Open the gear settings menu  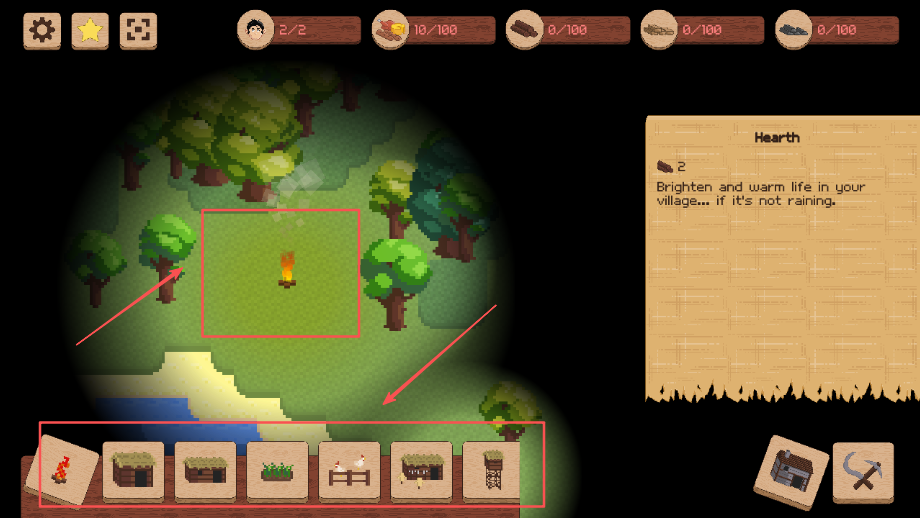pos(42,30)
